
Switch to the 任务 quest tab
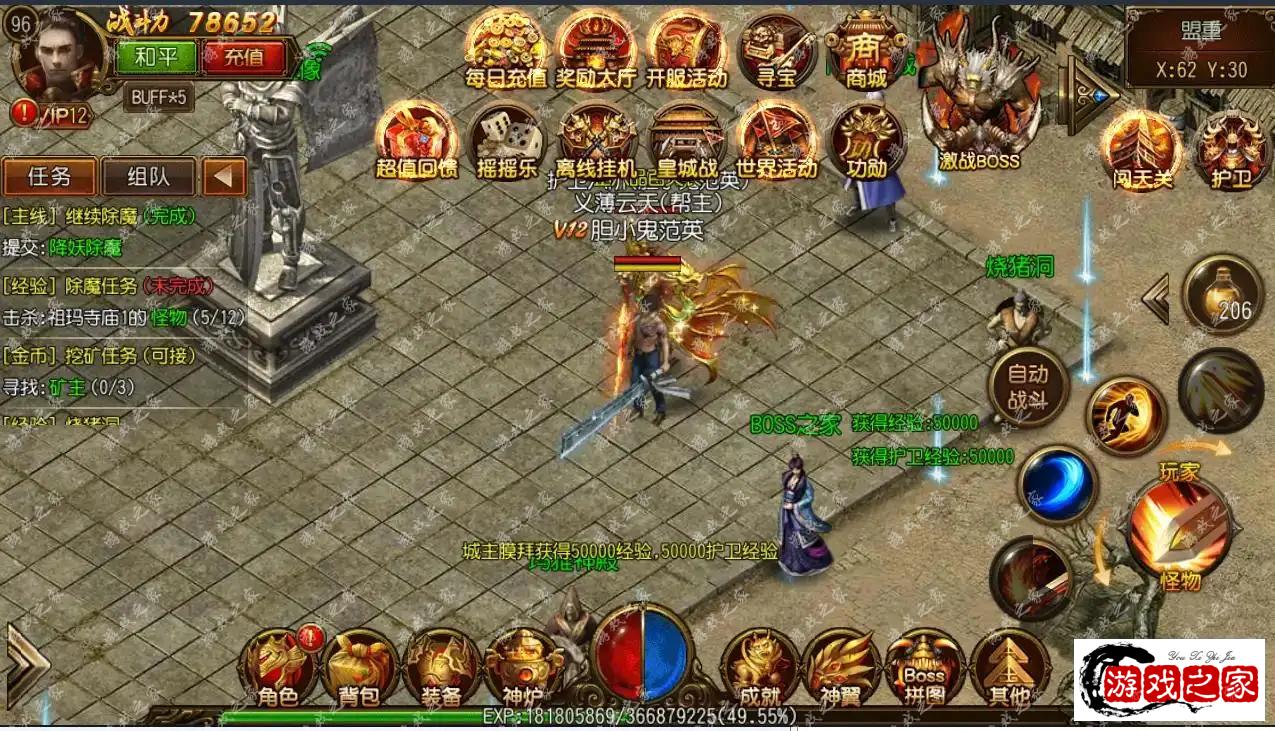(49, 177)
